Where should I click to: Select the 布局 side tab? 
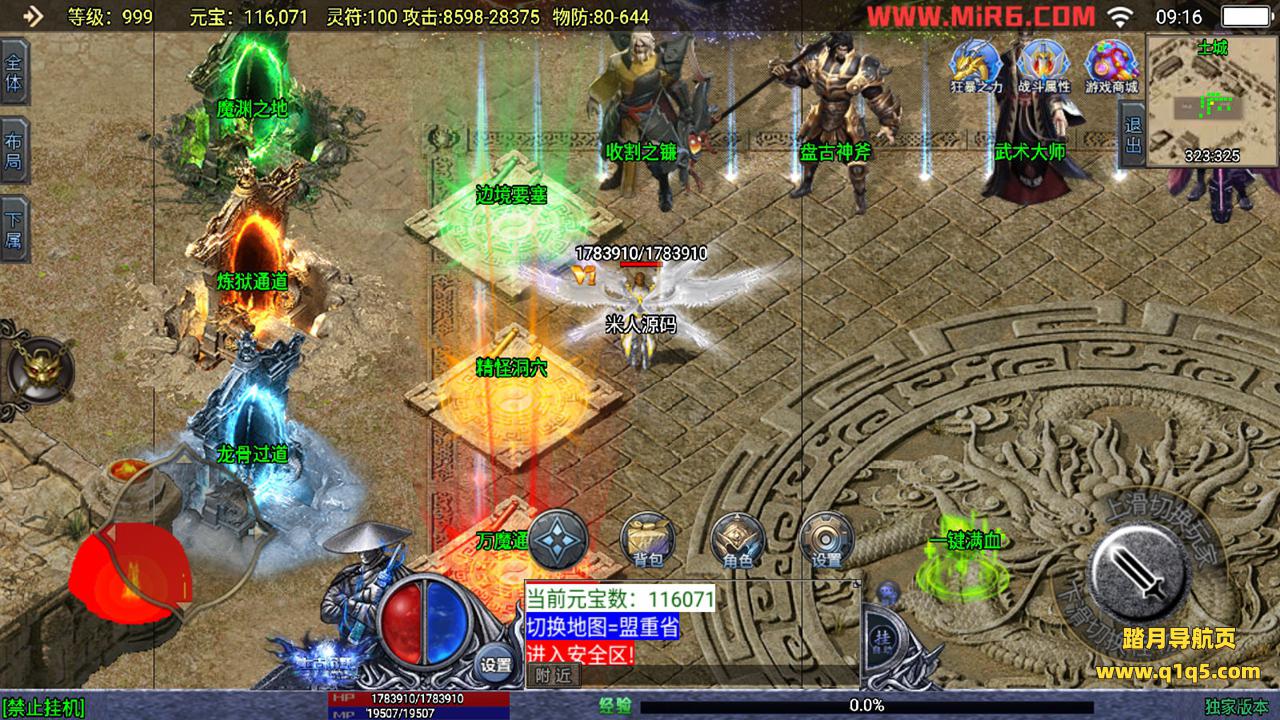pos(14,150)
